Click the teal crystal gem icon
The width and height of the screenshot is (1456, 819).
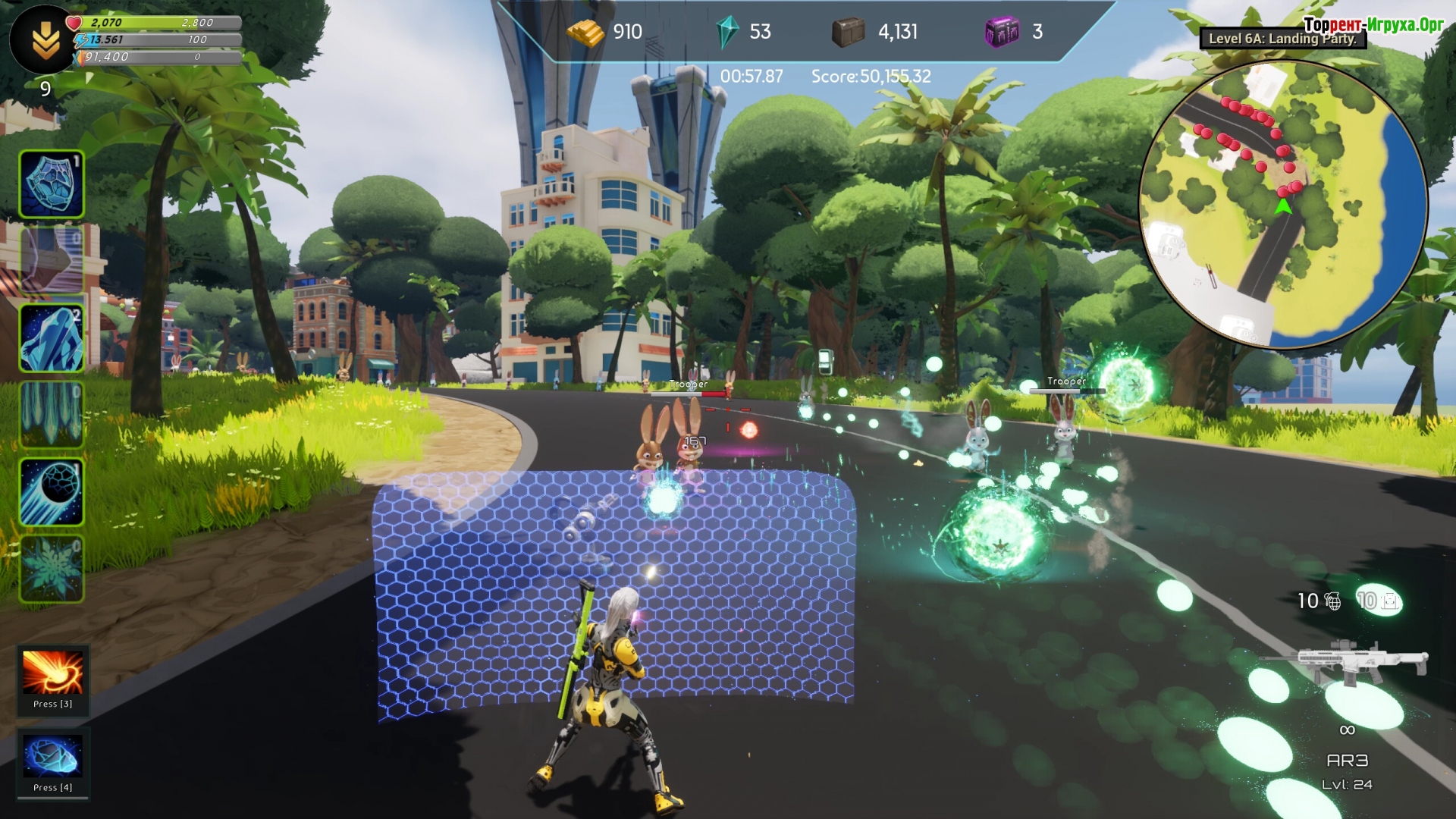pos(727,32)
